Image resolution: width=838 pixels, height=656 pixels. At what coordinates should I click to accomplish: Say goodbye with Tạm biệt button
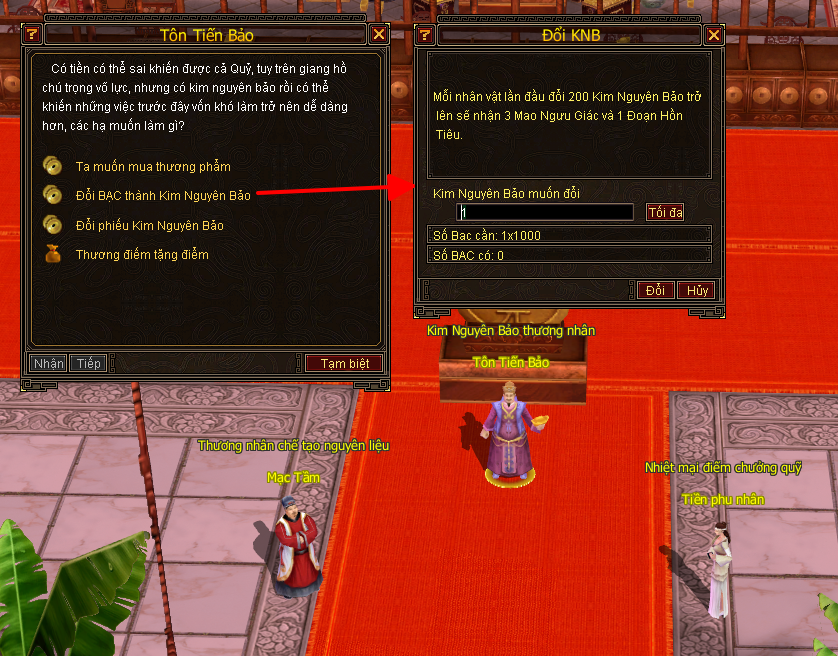[344, 363]
